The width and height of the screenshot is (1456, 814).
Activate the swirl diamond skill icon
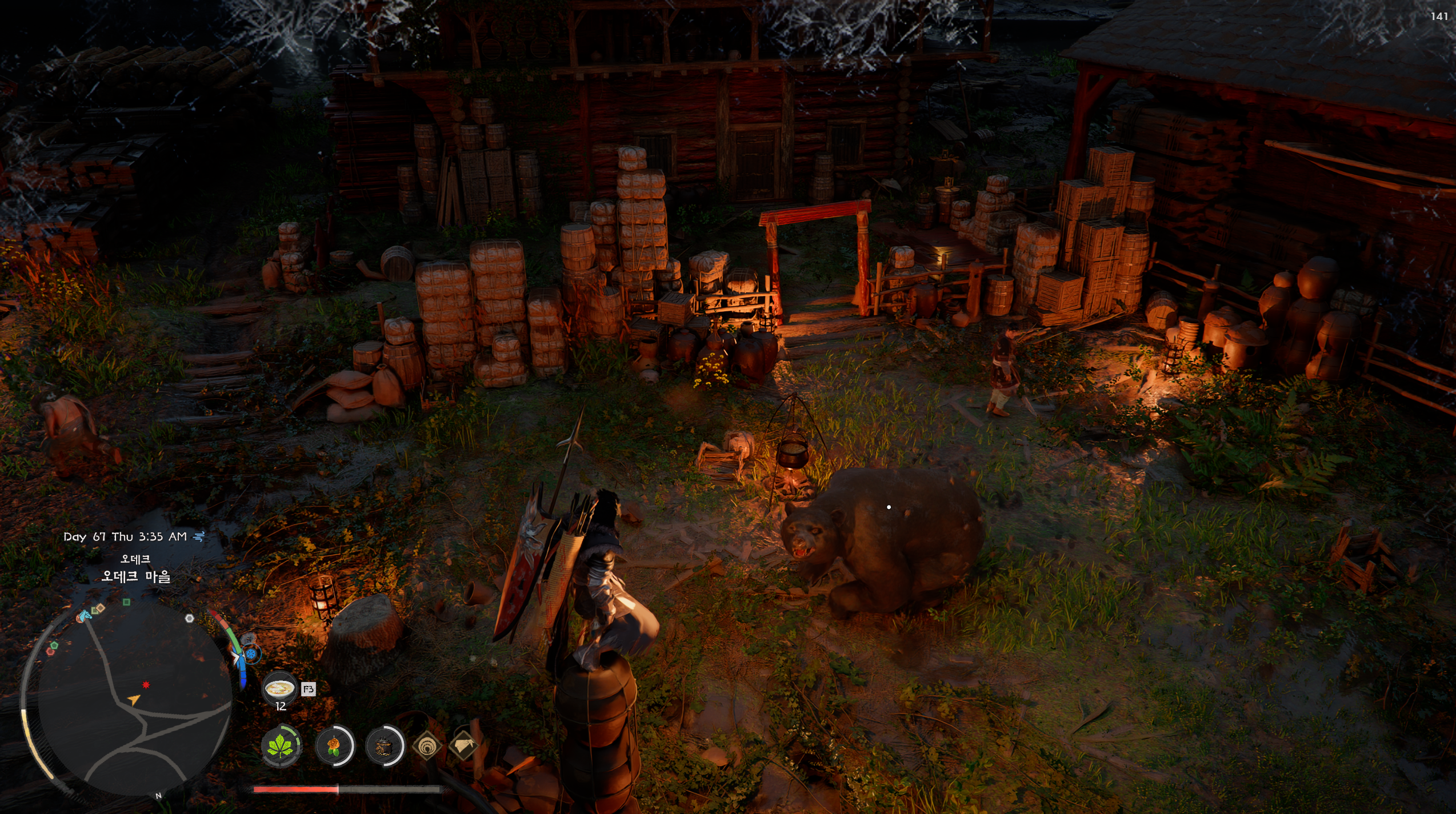427,746
